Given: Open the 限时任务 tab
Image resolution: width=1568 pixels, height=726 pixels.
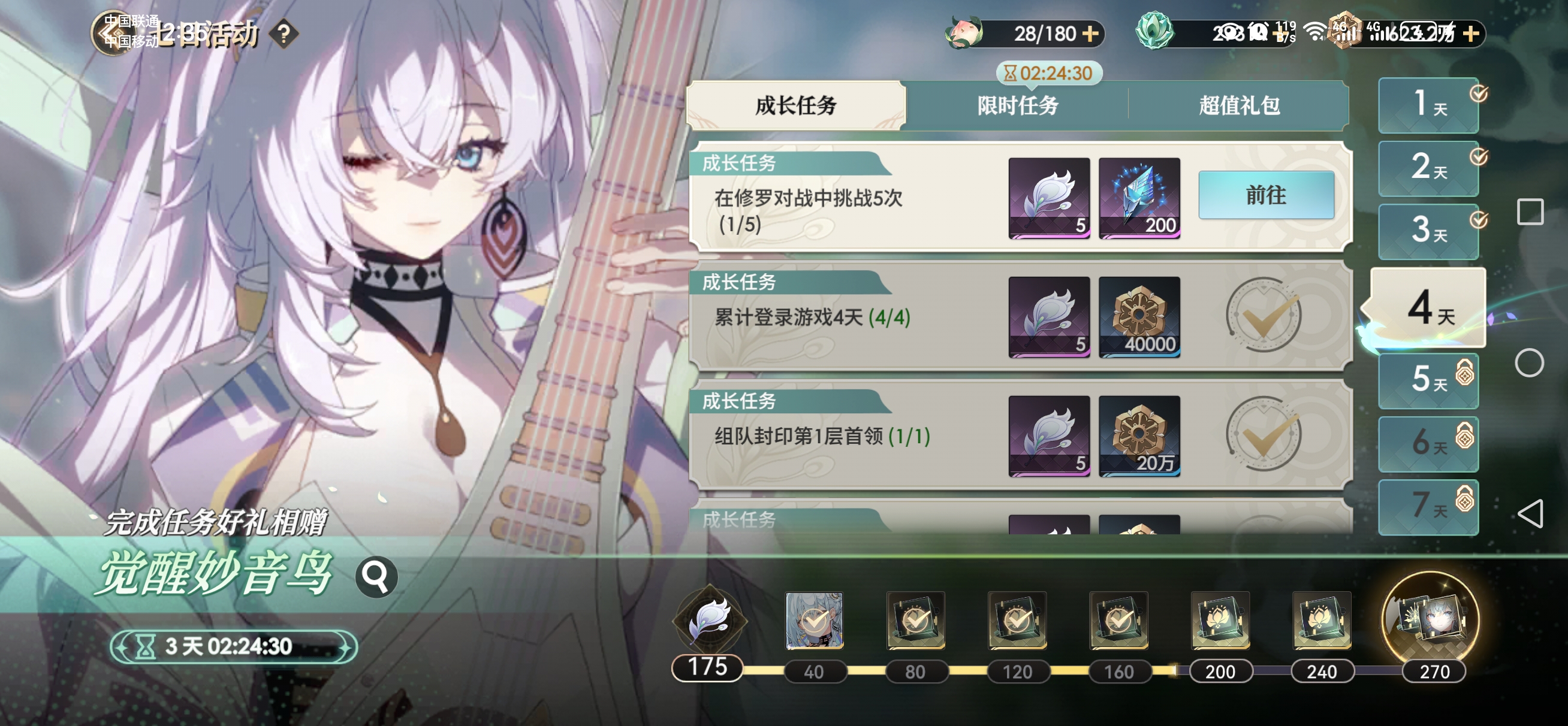Looking at the screenshot, I should tap(1017, 106).
